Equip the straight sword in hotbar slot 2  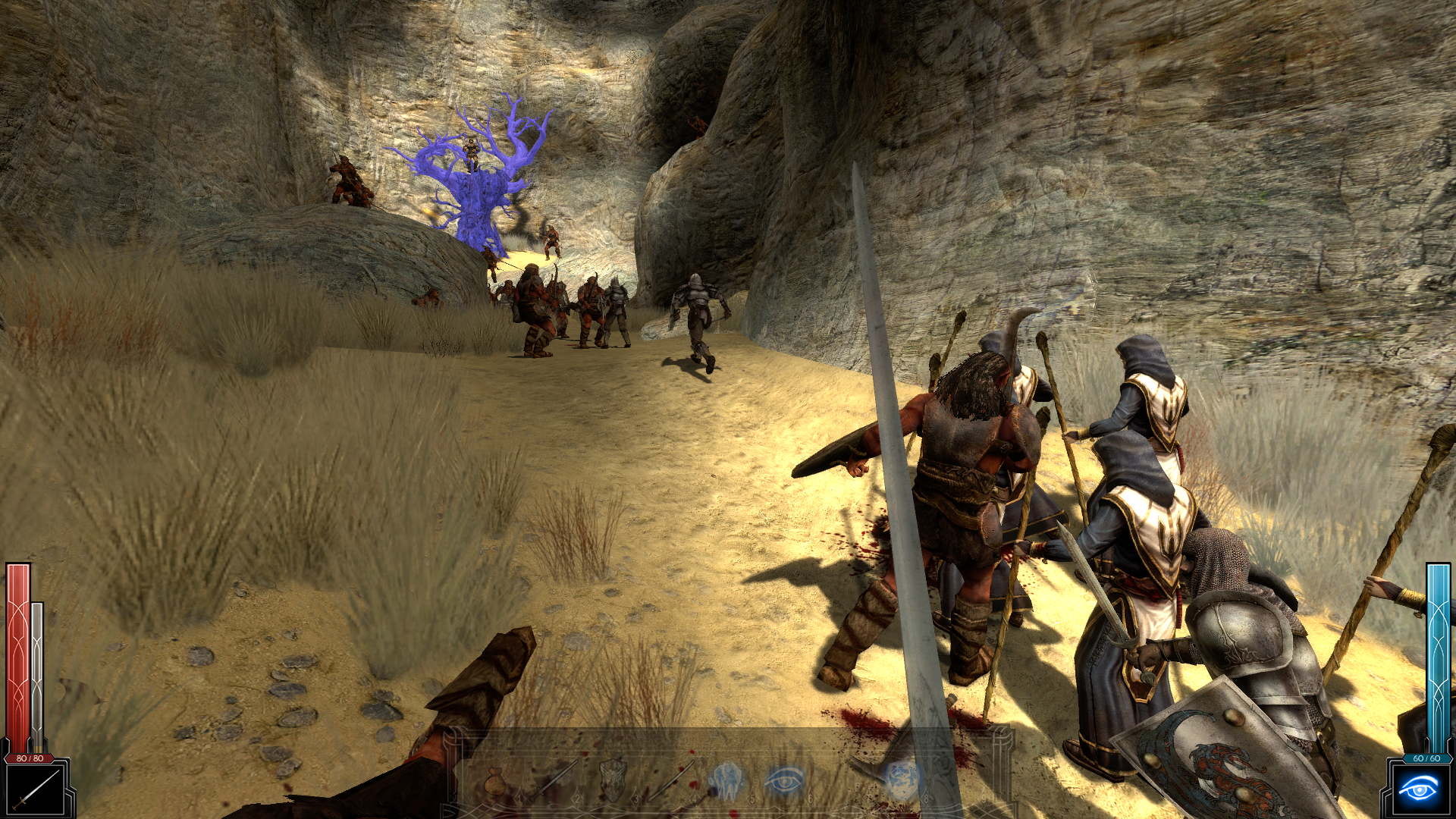point(554,781)
